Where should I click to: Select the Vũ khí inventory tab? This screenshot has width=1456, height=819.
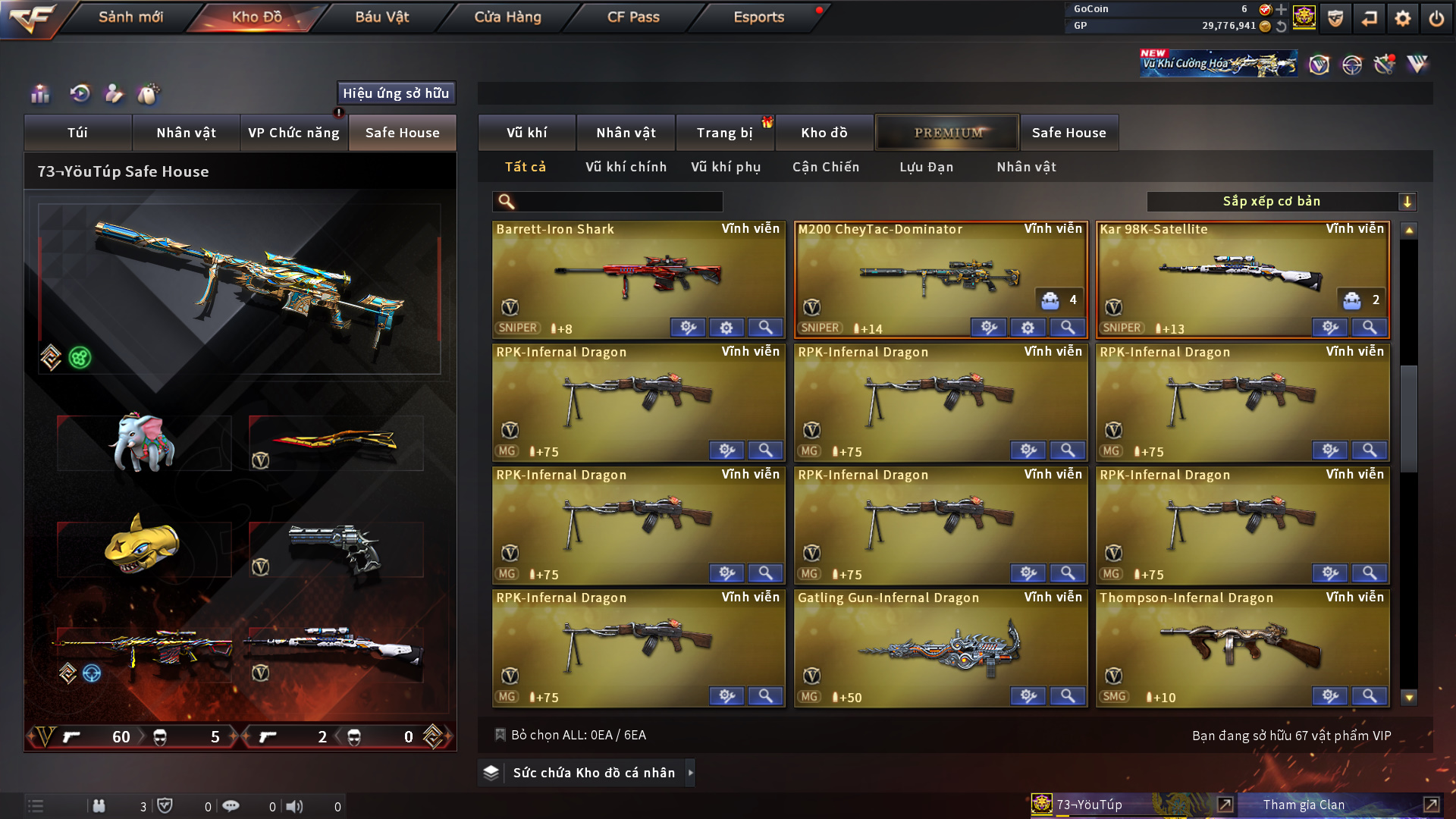pyautogui.click(x=526, y=133)
